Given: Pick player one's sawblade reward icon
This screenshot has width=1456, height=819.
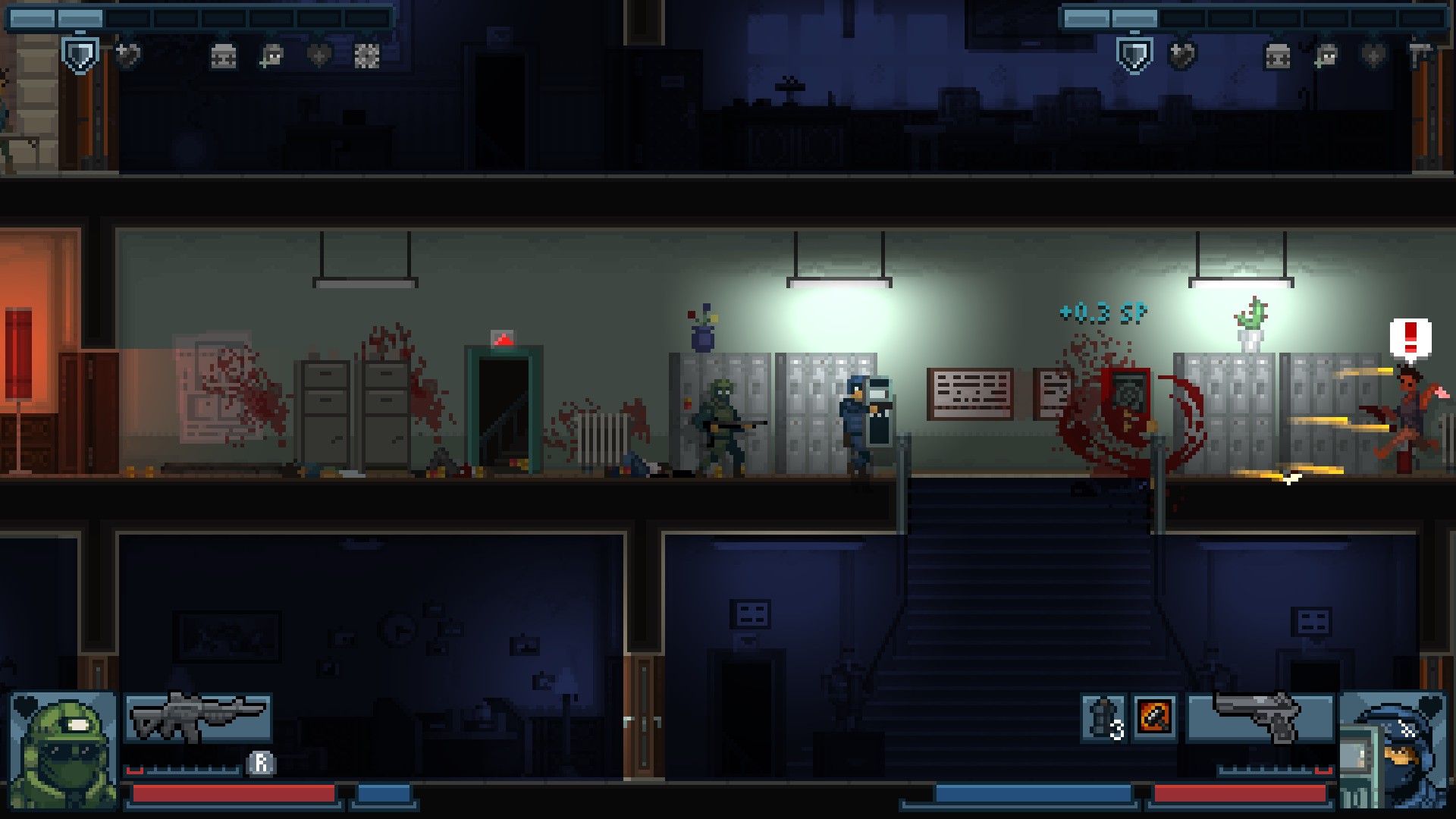Looking at the screenshot, I should click(x=367, y=55).
